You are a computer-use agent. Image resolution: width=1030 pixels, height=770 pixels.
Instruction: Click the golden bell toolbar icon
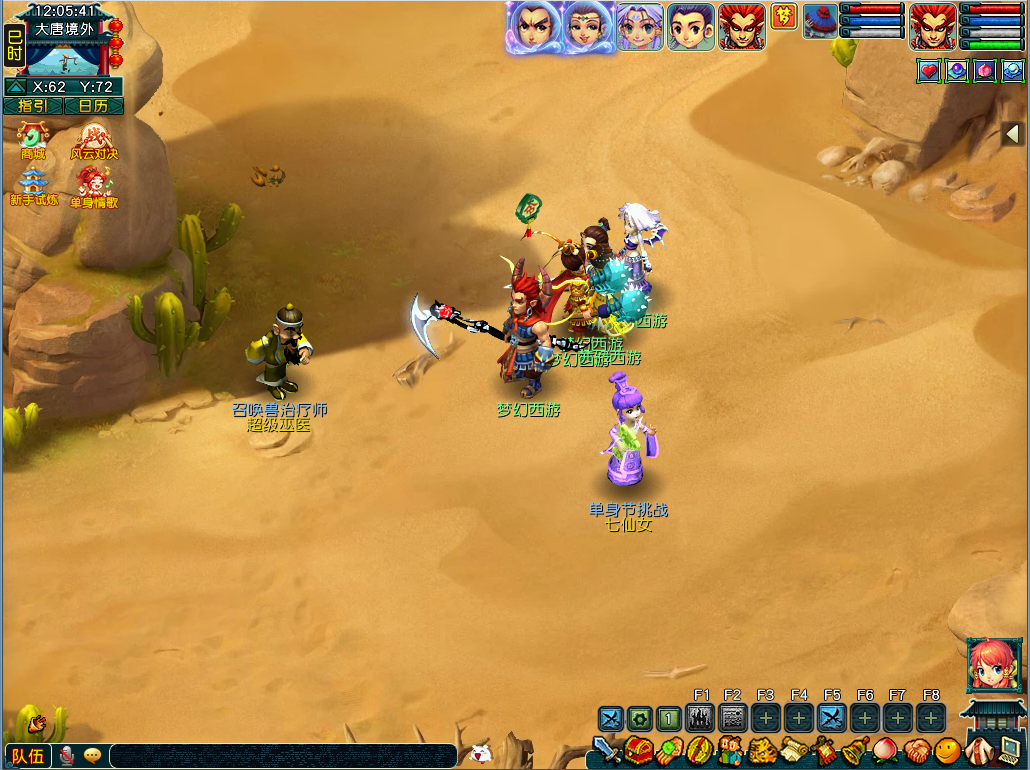tap(855, 750)
